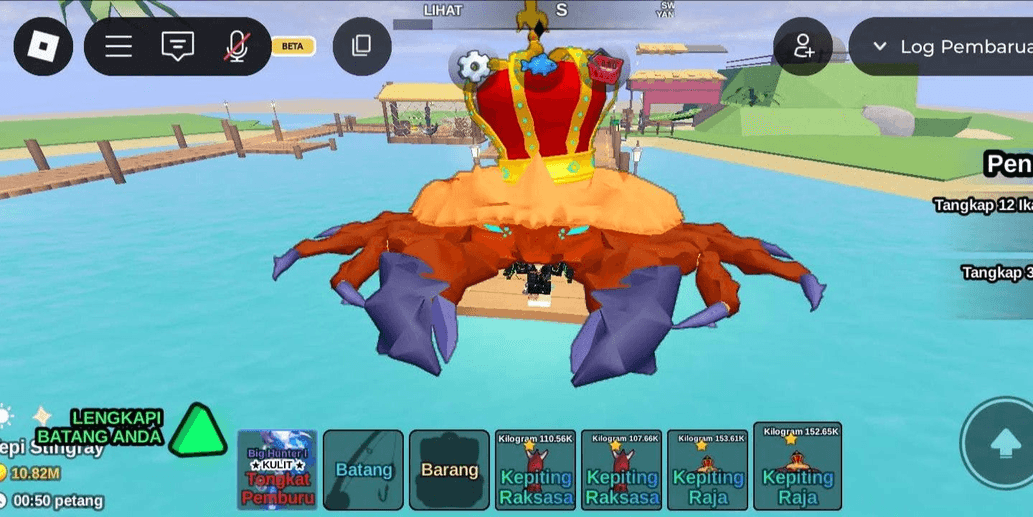Click the add friend icon
Viewport: 1033px width, 517px height.
[x=803, y=46]
